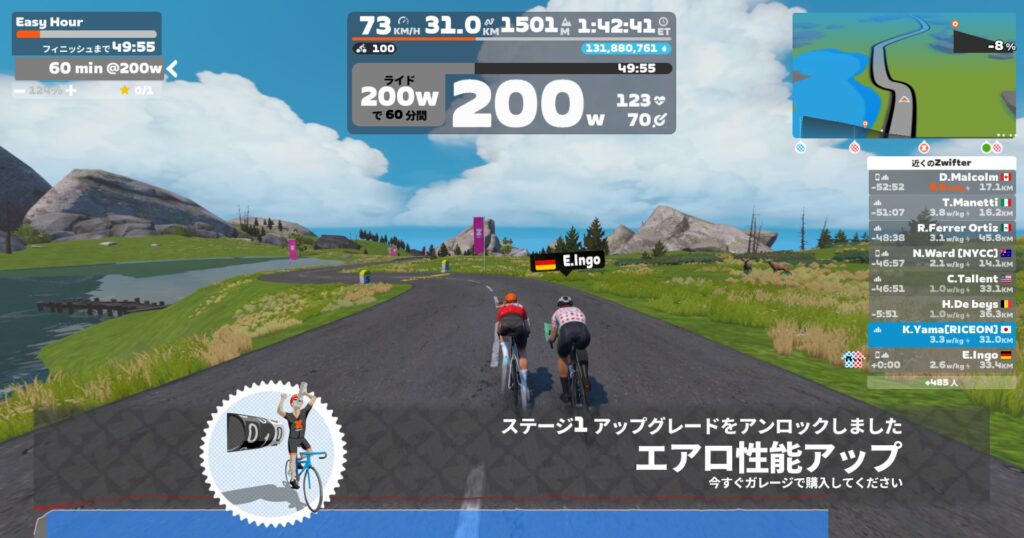
Task: Decrease workout intensity with minus button
Action: (x=20, y=91)
